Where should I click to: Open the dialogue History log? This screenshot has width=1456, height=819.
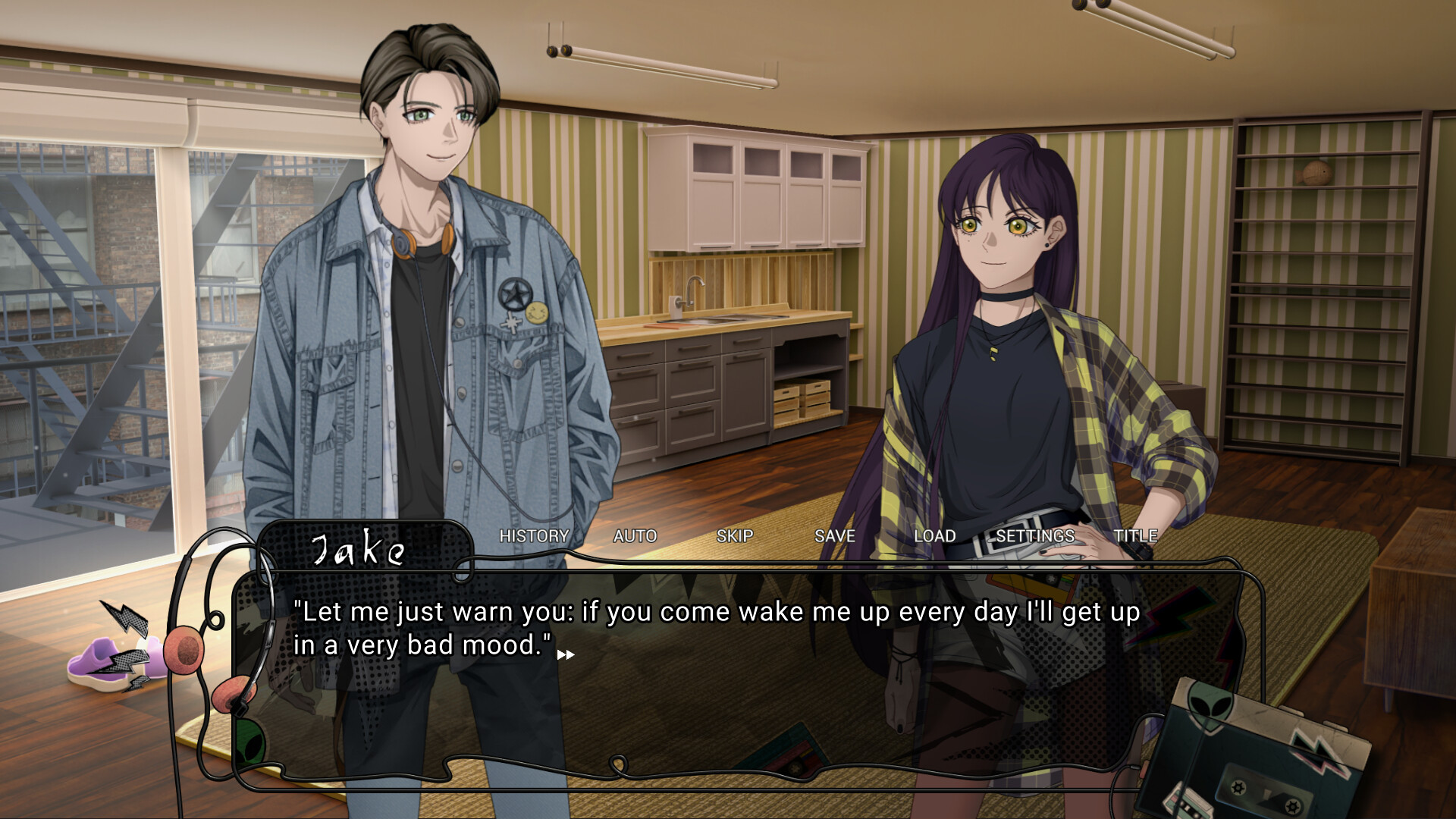pyautogui.click(x=534, y=536)
